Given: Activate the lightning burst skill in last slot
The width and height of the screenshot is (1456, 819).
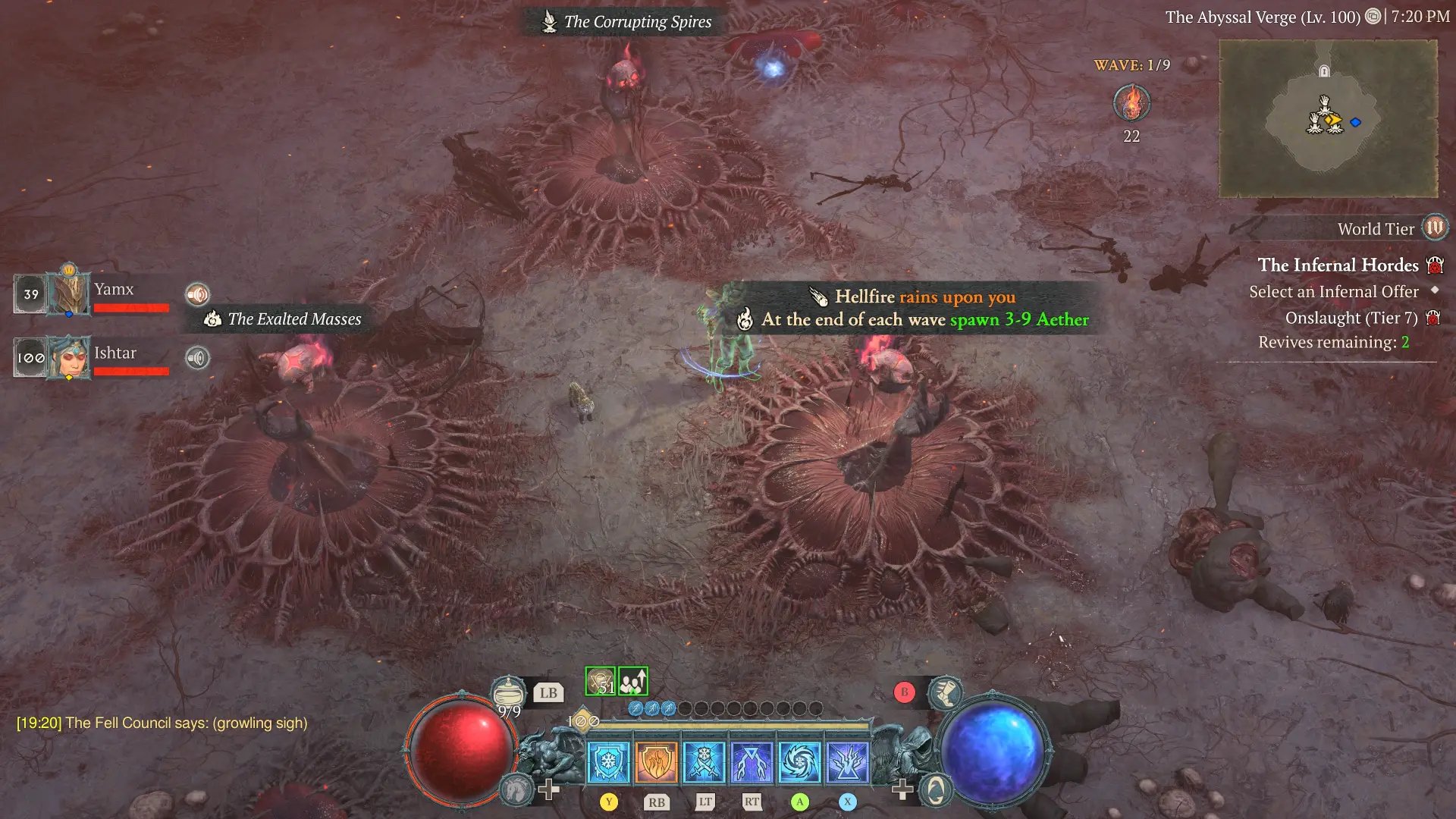Looking at the screenshot, I should 847,761.
